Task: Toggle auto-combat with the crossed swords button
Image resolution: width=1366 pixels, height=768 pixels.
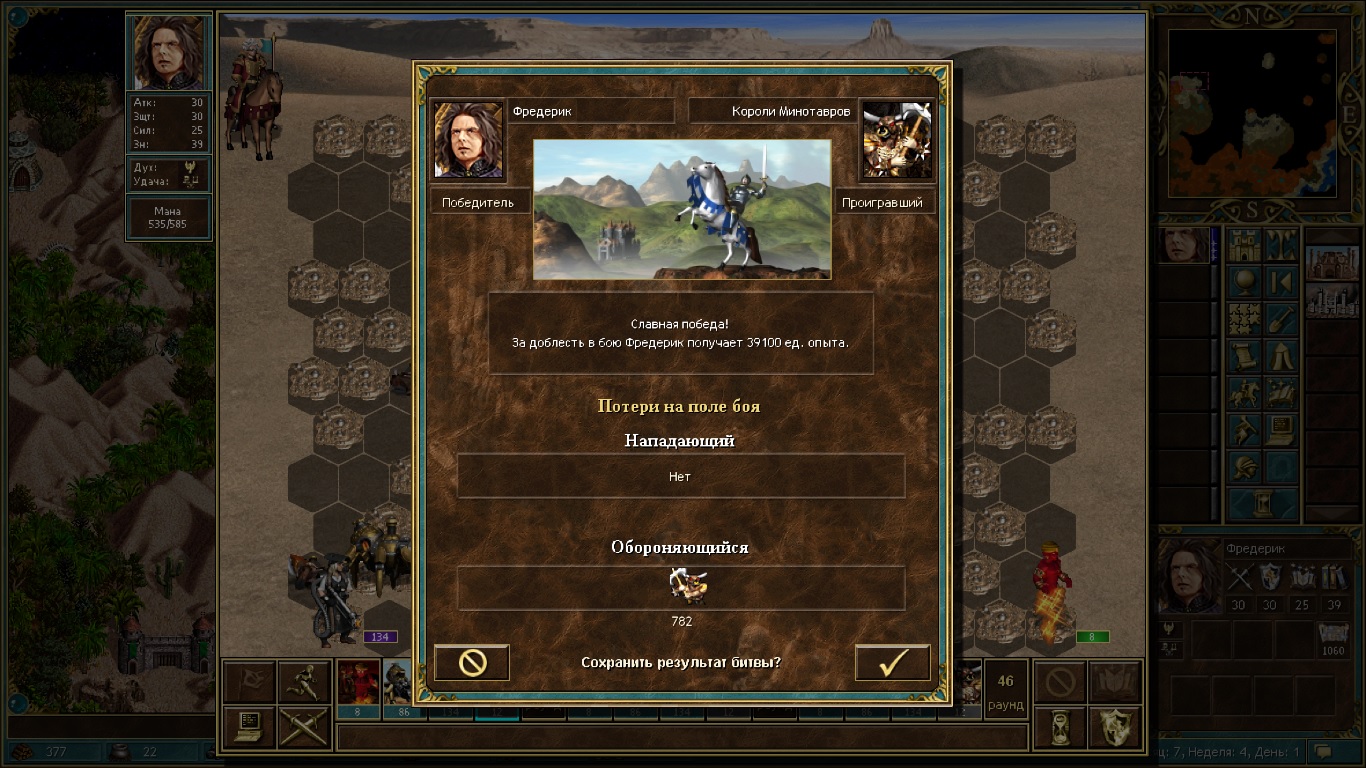Action: click(303, 727)
